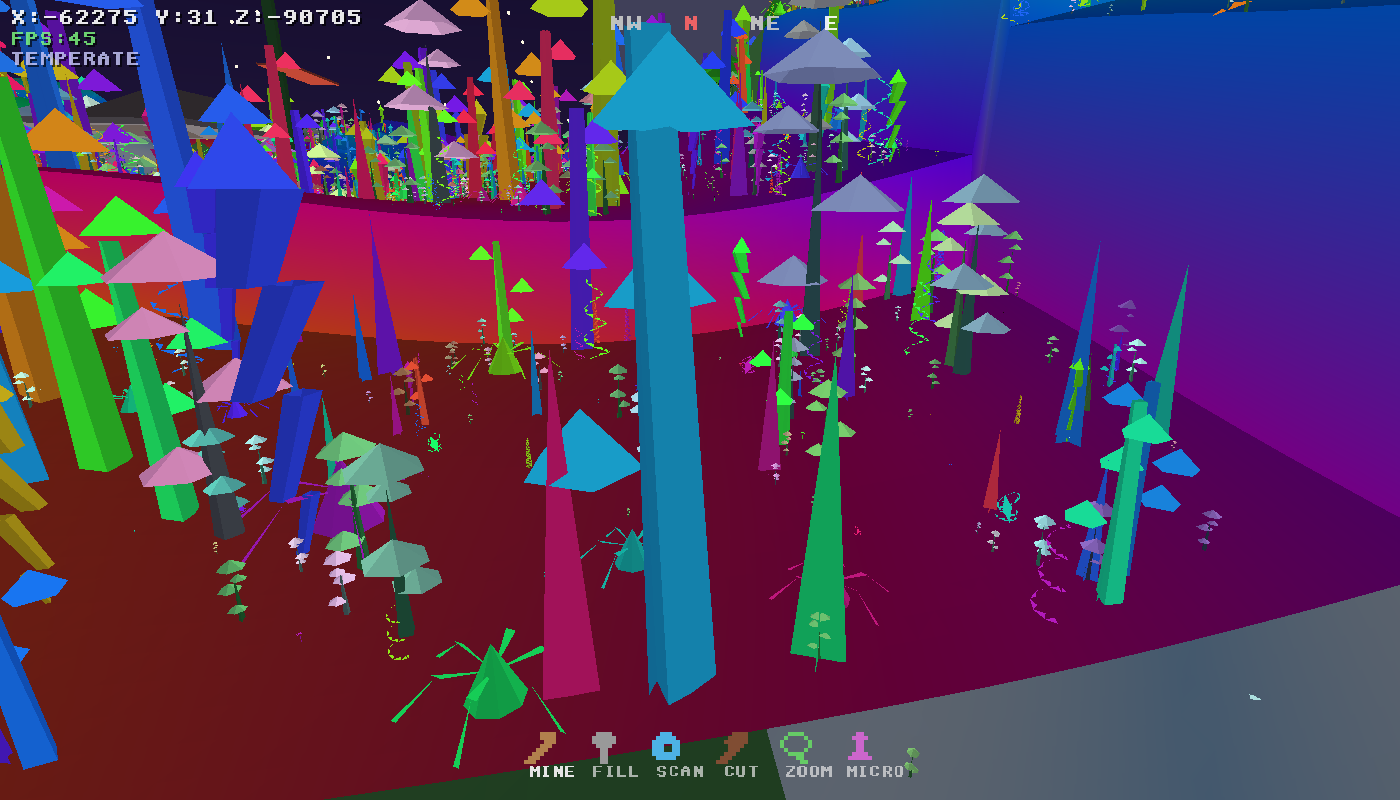Viewport: 1400px width, 800px height.
Task: Click the ZOOM toolbar label
Action: [x=809, y=772]
